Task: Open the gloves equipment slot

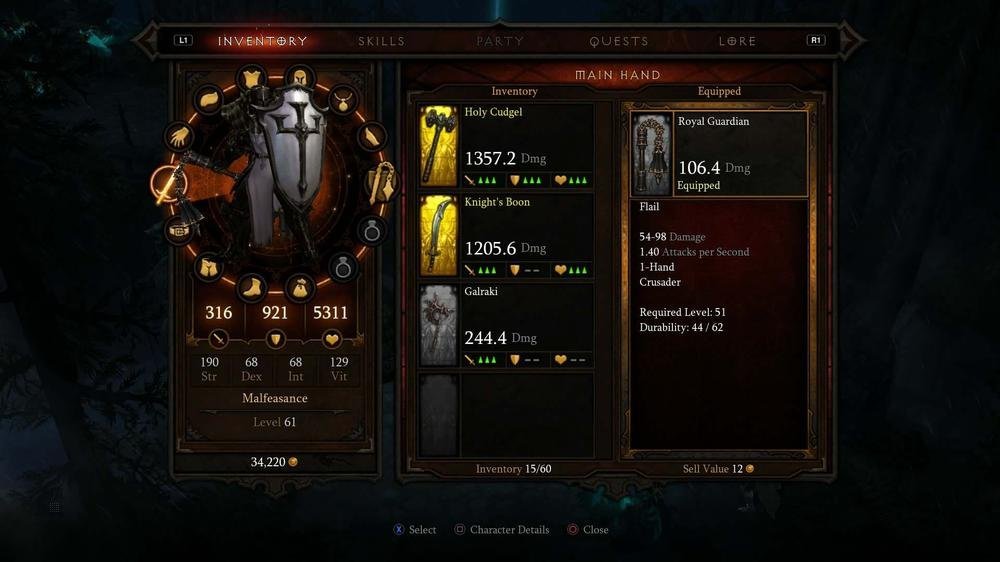Action: 180,136
